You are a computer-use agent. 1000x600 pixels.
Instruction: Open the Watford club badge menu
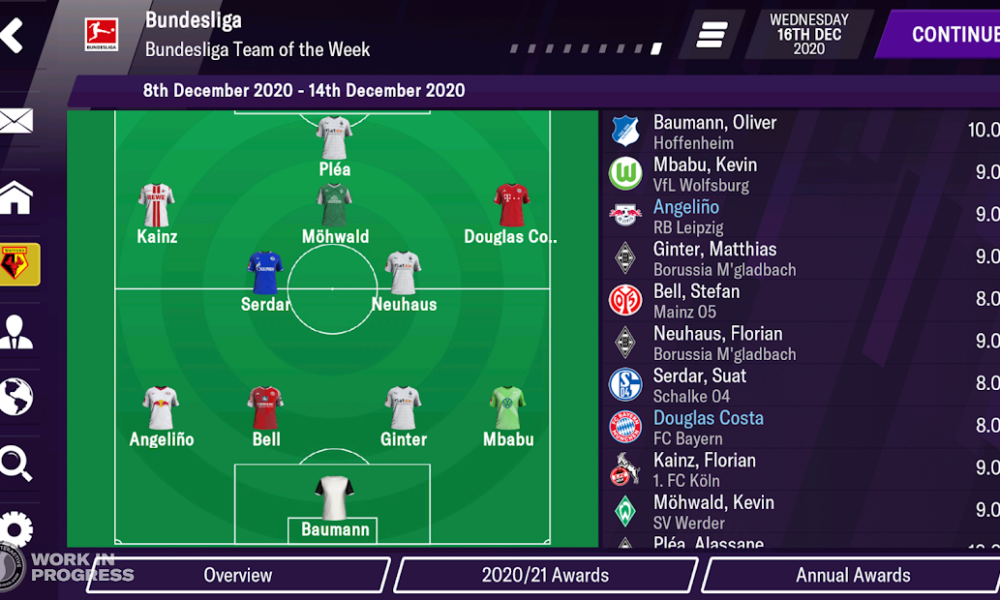(x=17, y=264)
